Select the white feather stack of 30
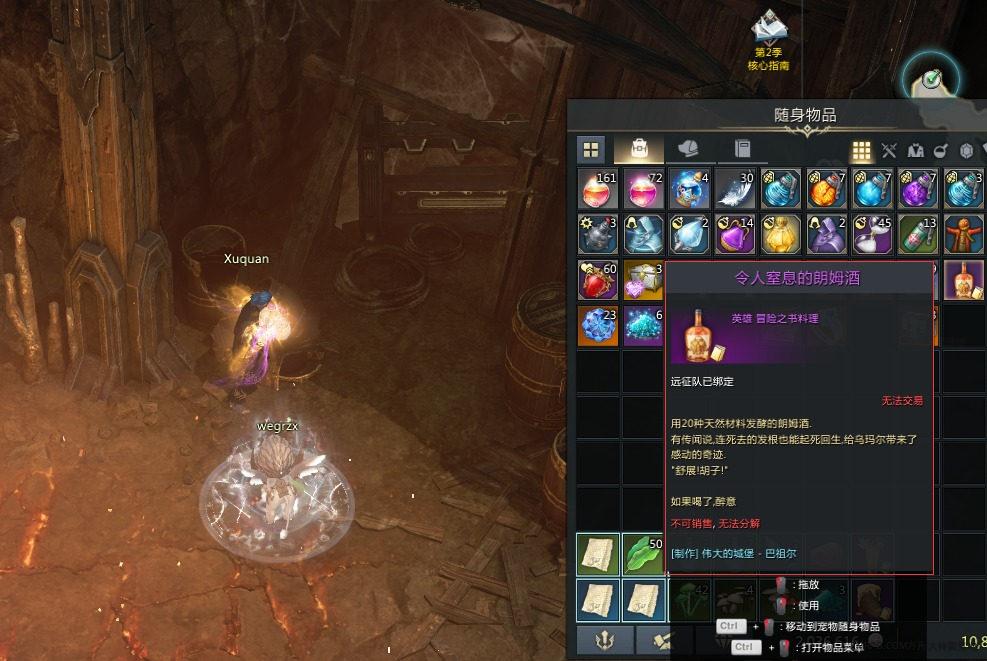Image resolution: width=987 pixels, height=661 pixels. click(735, 189)
